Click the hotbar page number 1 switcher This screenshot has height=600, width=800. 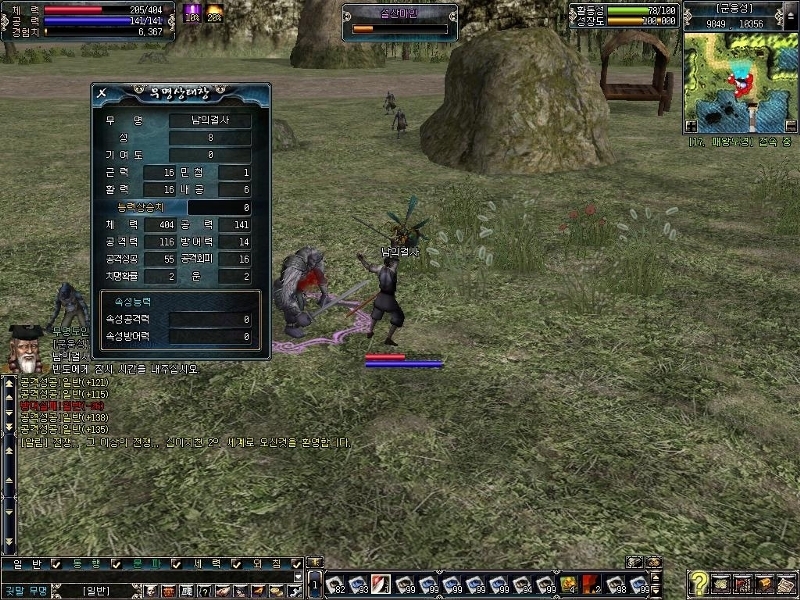(x=315, y=583)
